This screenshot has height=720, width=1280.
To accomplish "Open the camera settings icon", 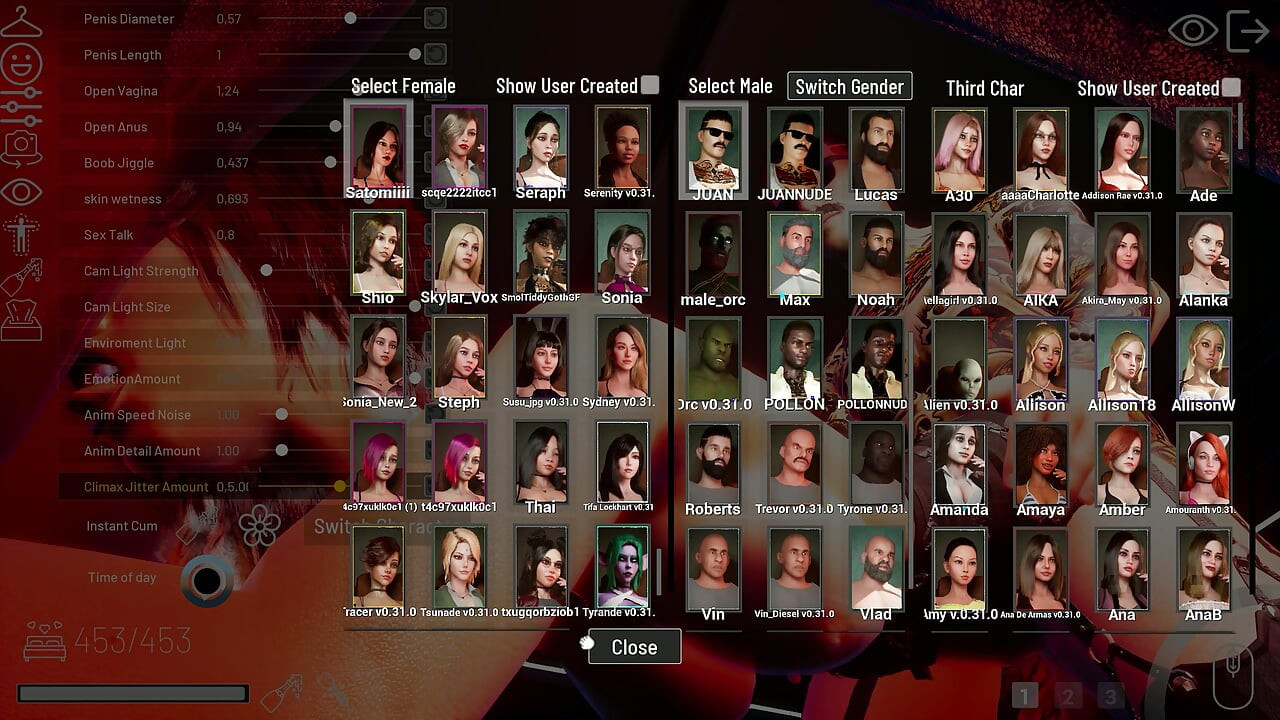I will [21, 147].
